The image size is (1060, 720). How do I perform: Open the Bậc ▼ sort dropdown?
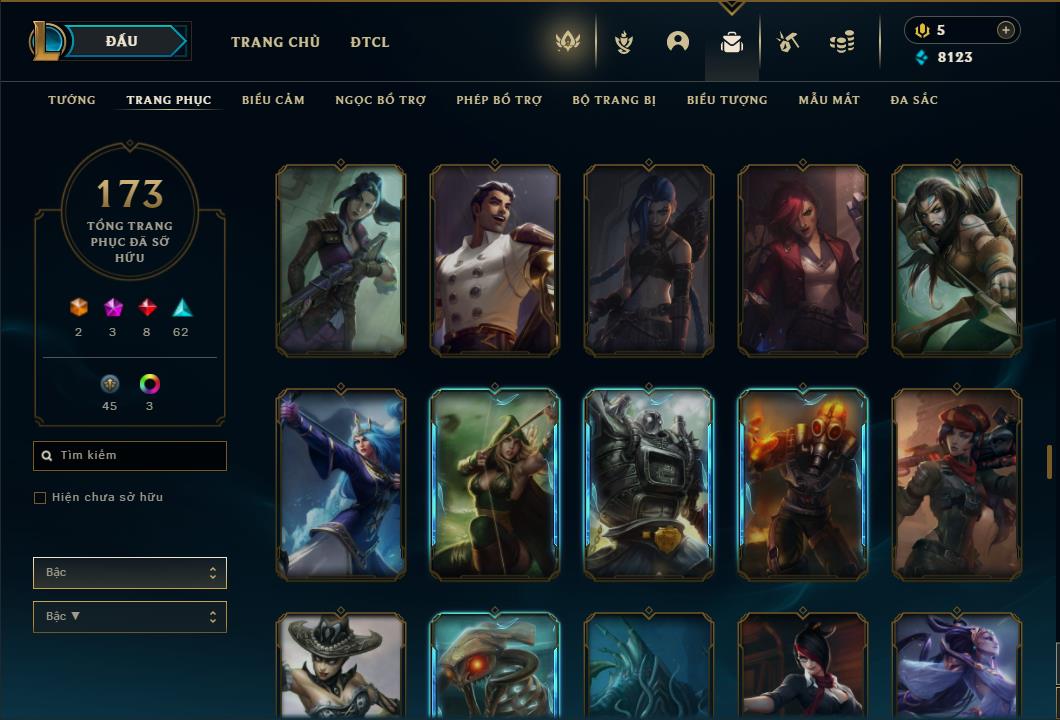tap(130, 617)
